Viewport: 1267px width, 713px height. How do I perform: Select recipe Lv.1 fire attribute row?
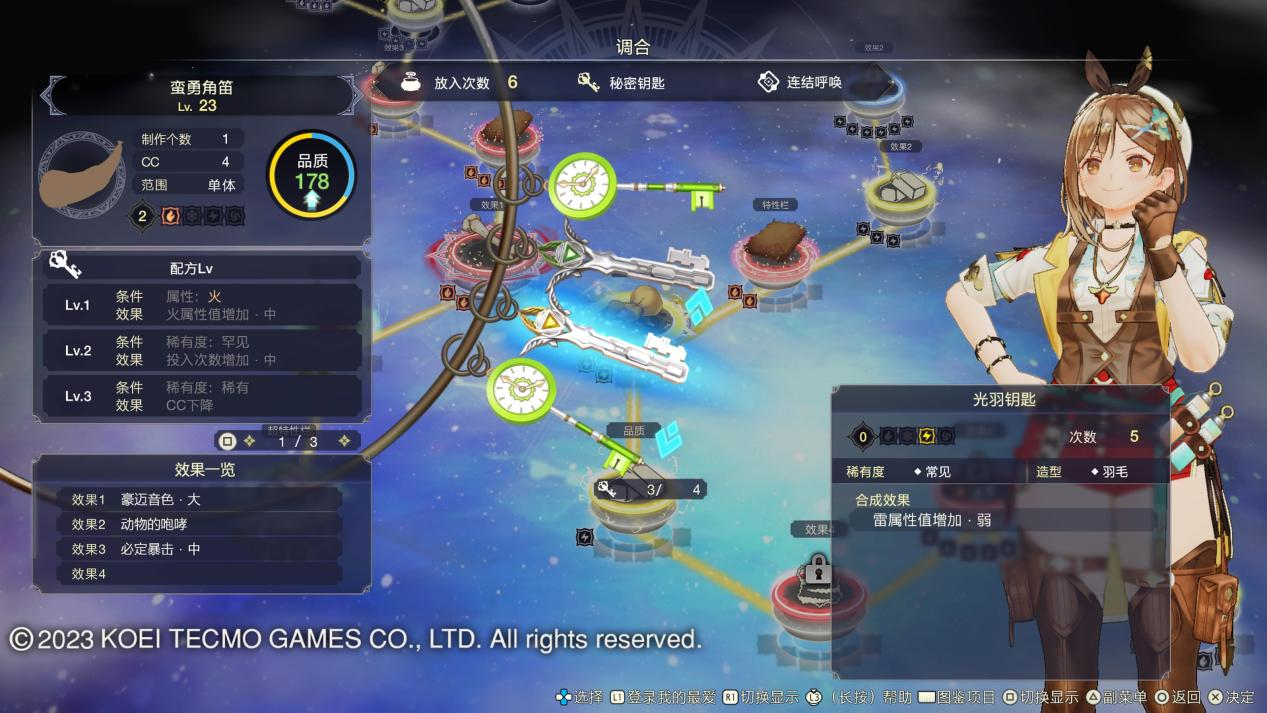coord(202,305)
